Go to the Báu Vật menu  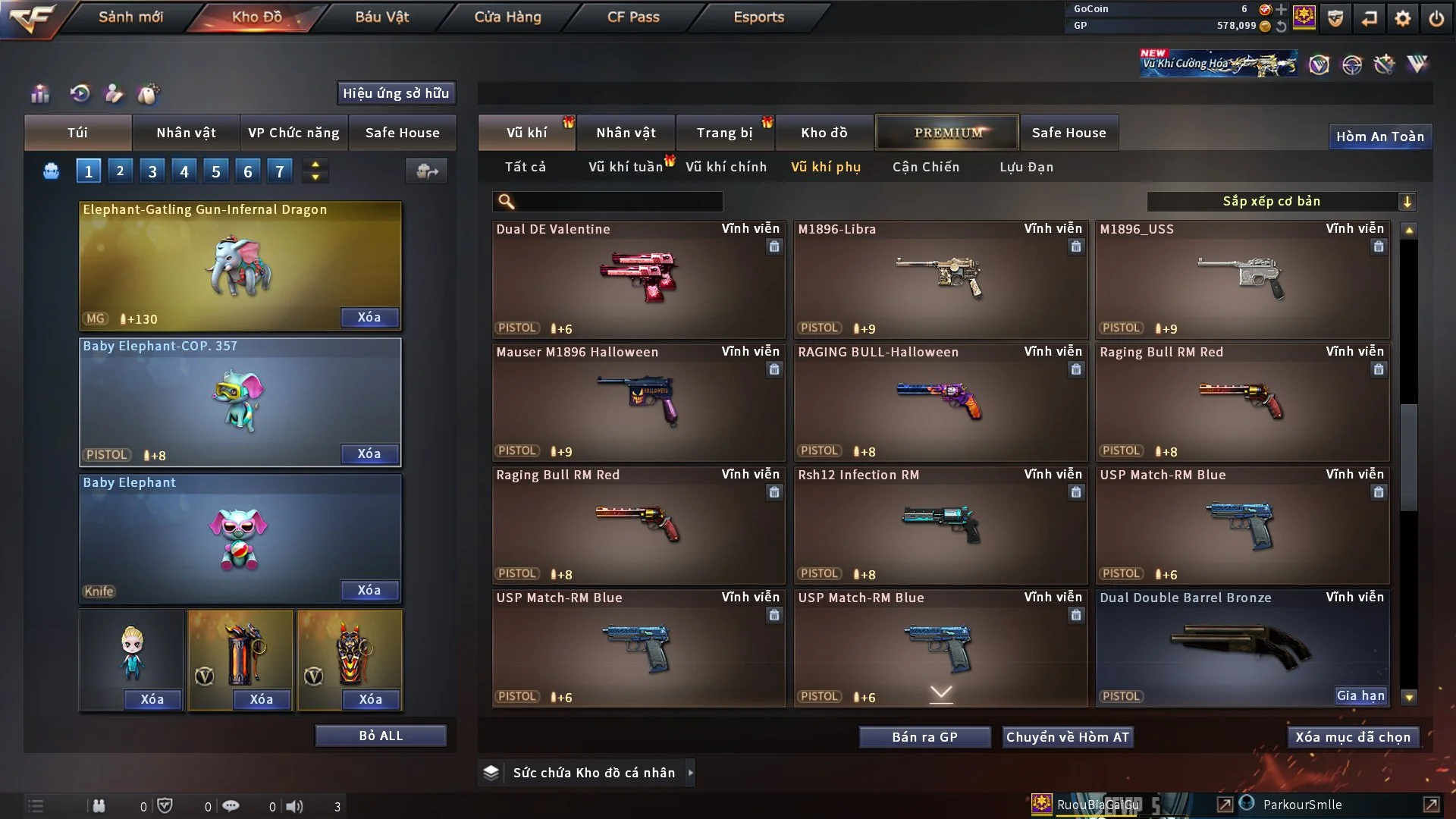pyautogui.click(x=381, y=17)
